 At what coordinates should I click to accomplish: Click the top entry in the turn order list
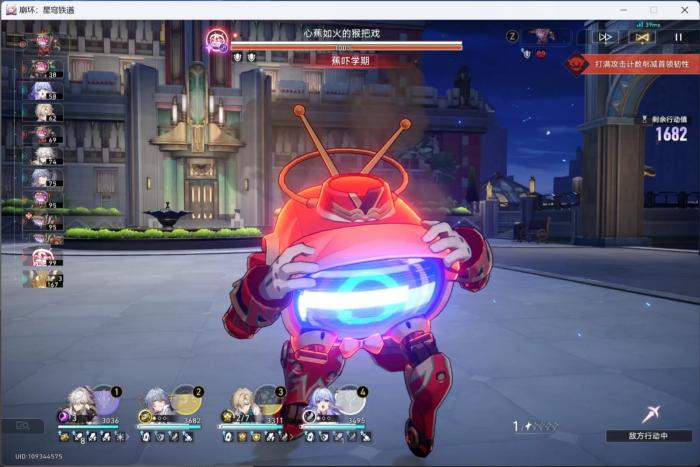pyautogui.click(x=40, y=43)
